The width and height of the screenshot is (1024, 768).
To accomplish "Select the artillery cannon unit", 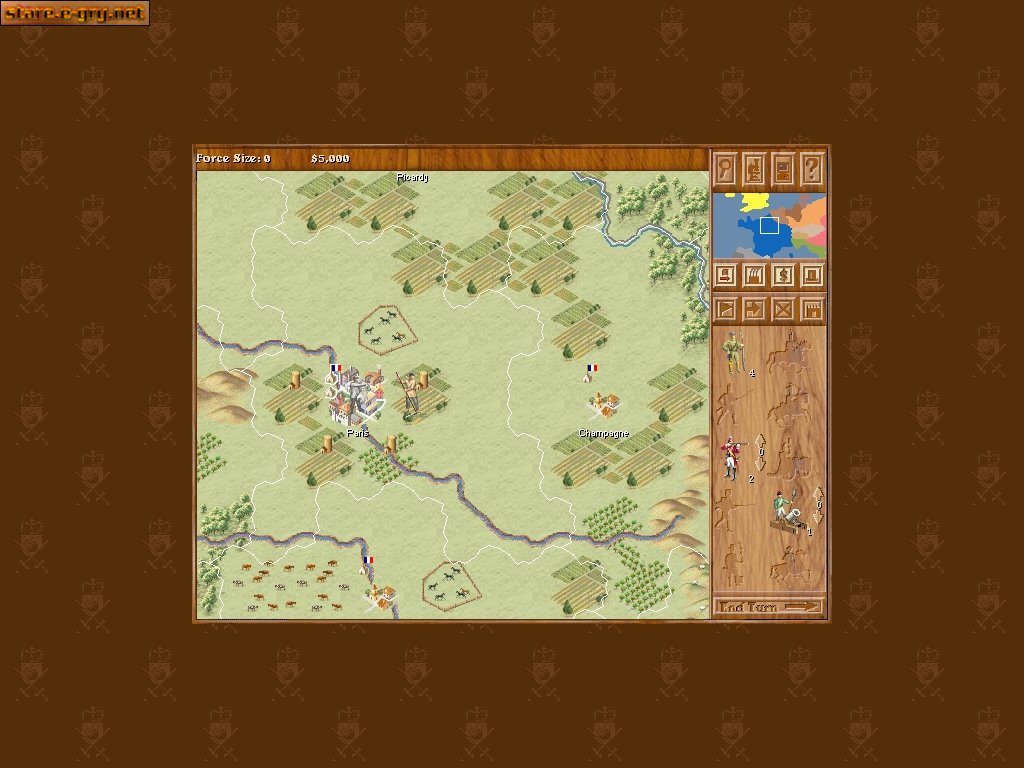I will pos(788,510).
